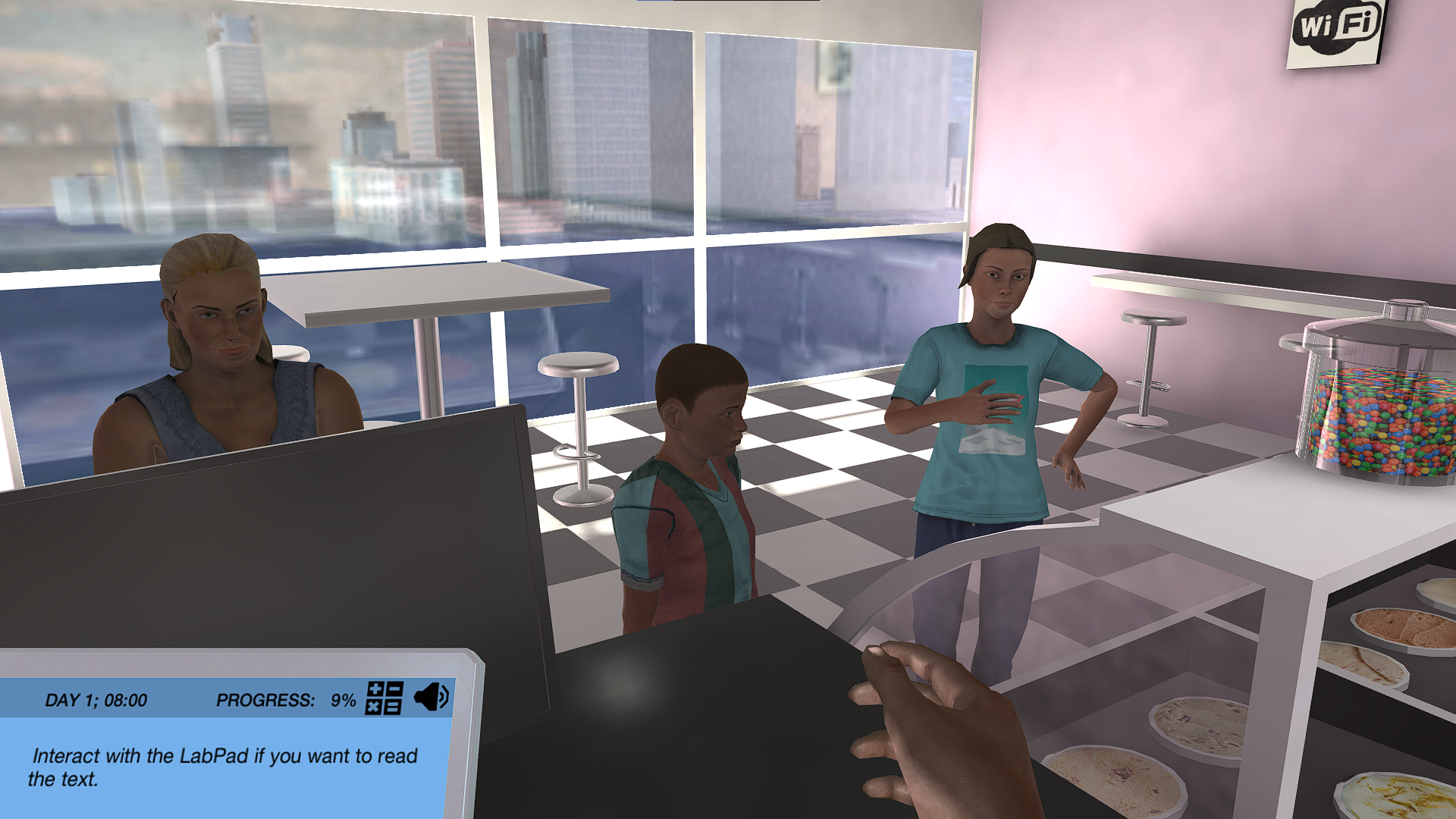Select the multiply symbol on the calculator icon
The image size is (1456, 819).
[373, 707]
